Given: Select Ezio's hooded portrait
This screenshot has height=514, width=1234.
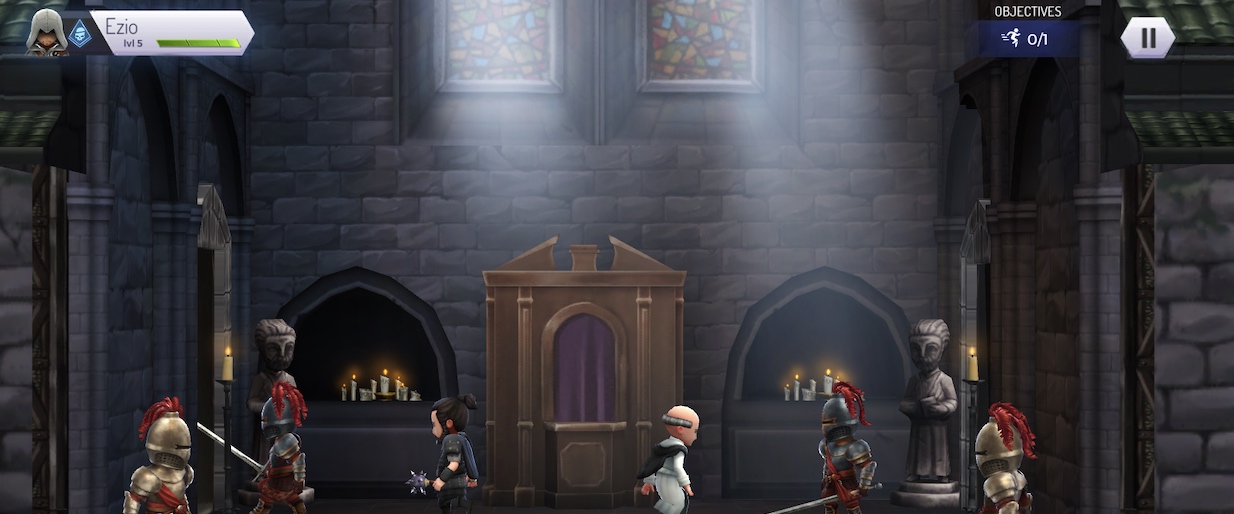Looking at the screenshot, I should click(45, 31).
